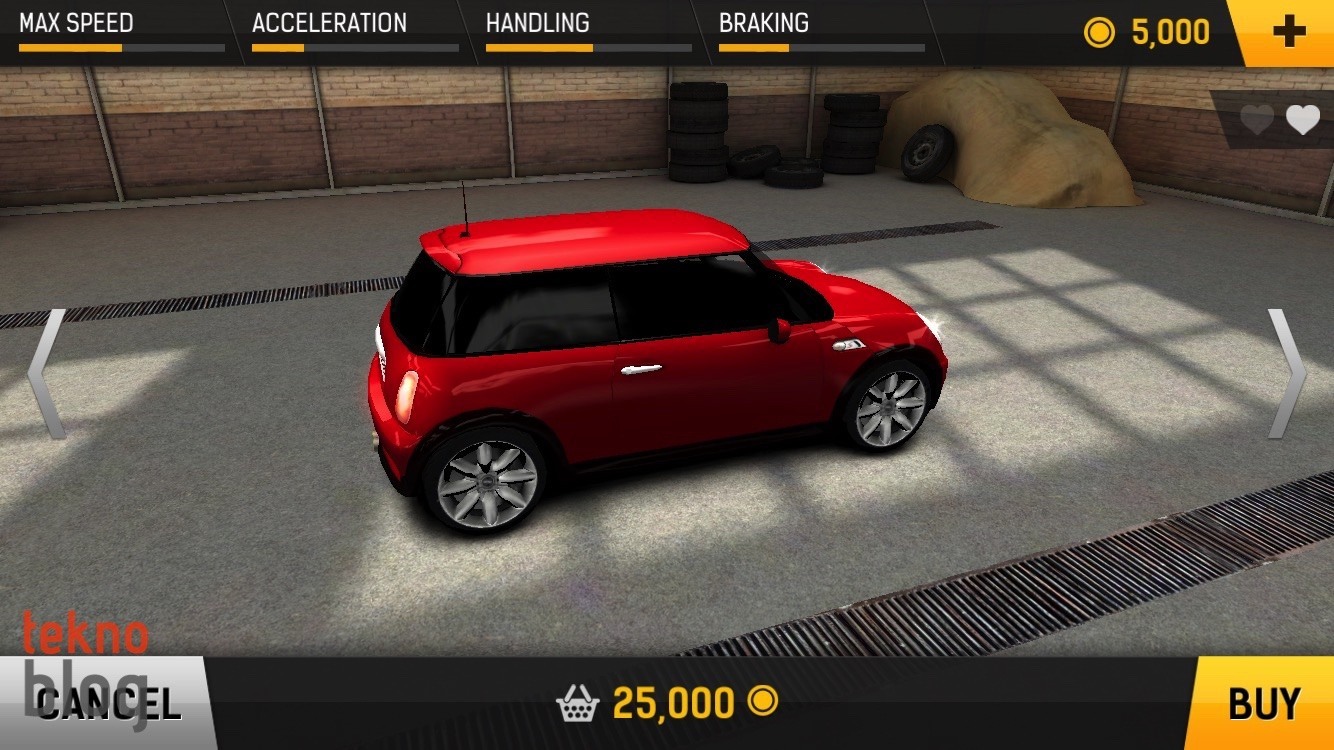Click the Max Speed progress bar
Image resolution: width=1334 pixels, height=750 pixels.
(120, 46)
